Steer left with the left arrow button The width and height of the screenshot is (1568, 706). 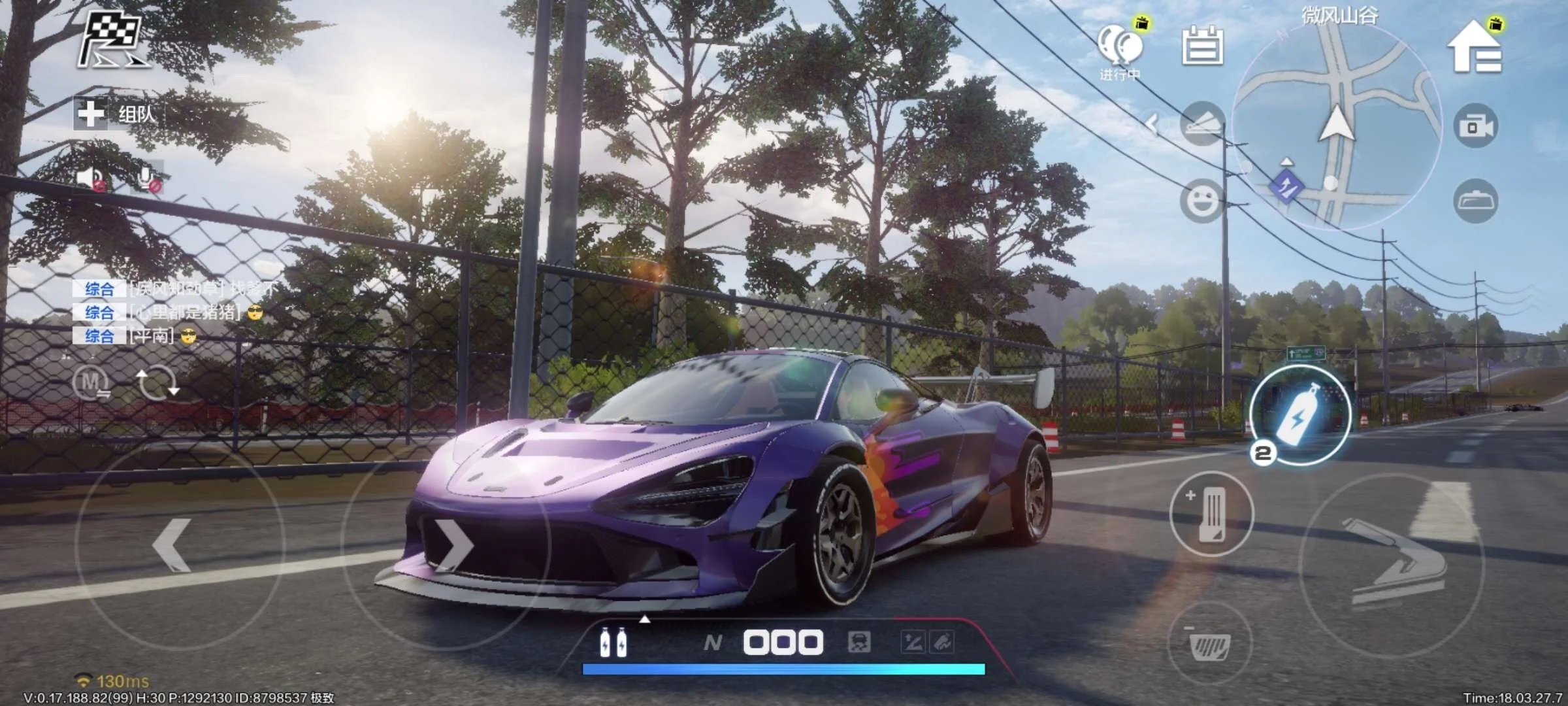[173, 545]
